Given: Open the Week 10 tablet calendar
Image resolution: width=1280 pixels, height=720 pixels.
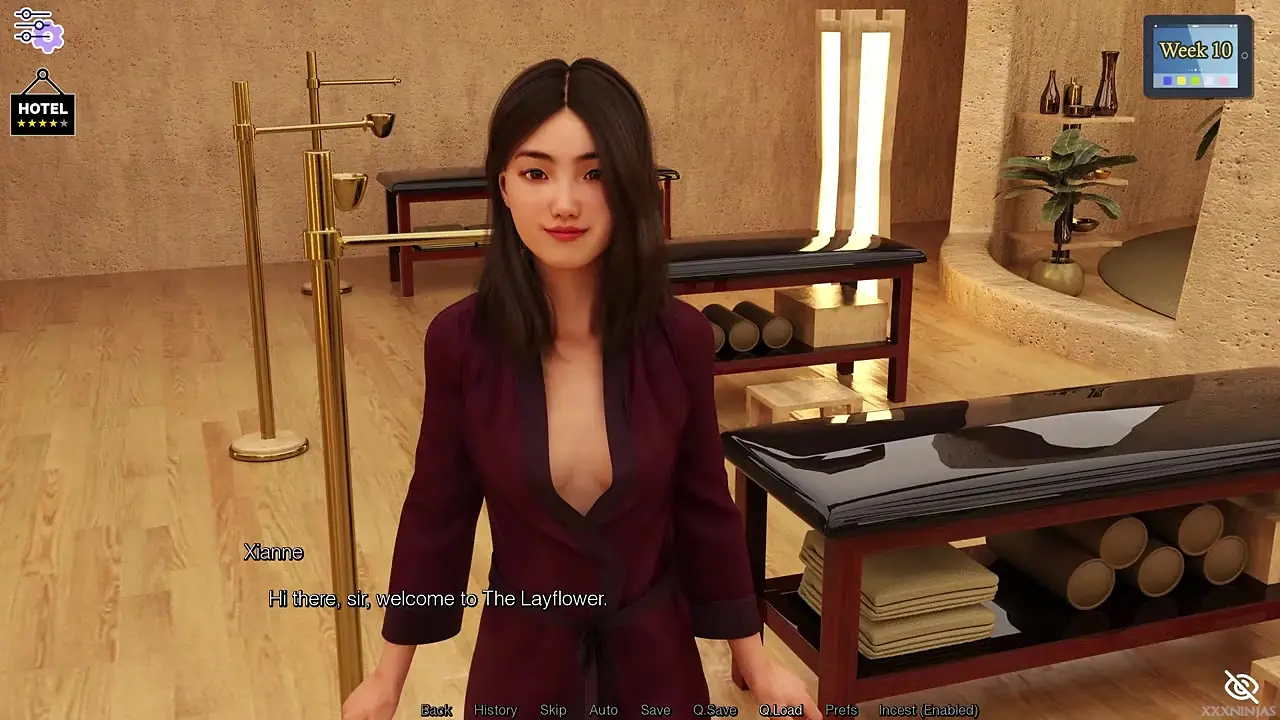Looking at the screenshot, I should click(1197, 56).
